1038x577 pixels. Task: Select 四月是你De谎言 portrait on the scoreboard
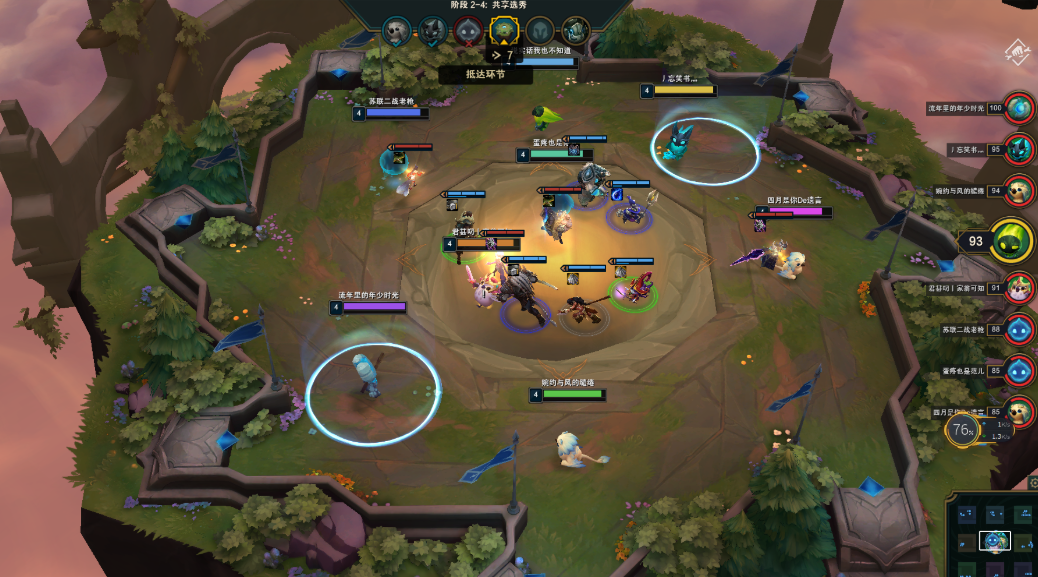(1019, 411)
